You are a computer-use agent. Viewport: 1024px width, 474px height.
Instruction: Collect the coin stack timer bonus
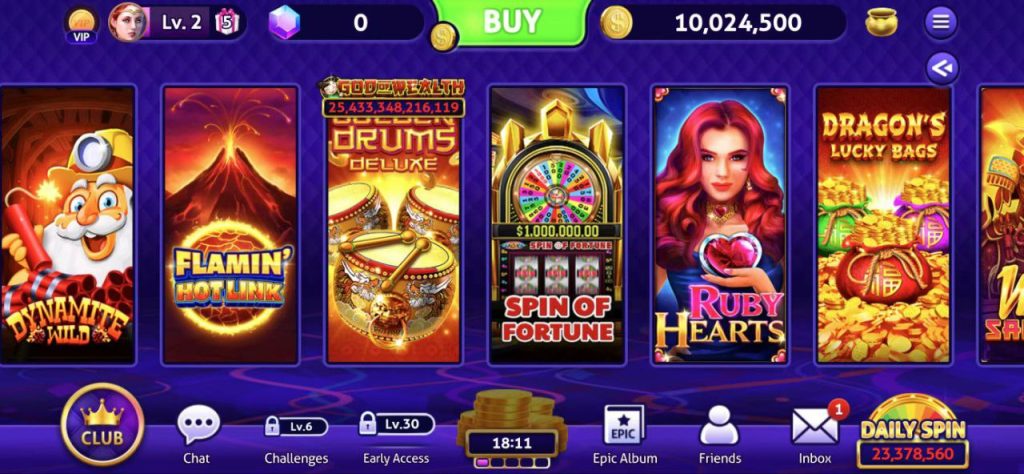[x=512, y=427]
